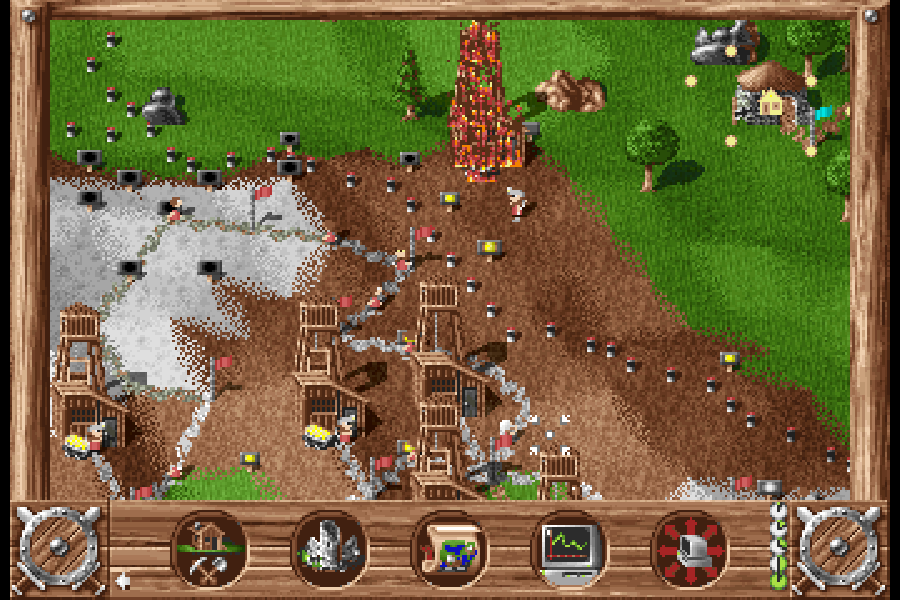
Task: Open the settings computer with red arrows
Action: tap(689, 549)
